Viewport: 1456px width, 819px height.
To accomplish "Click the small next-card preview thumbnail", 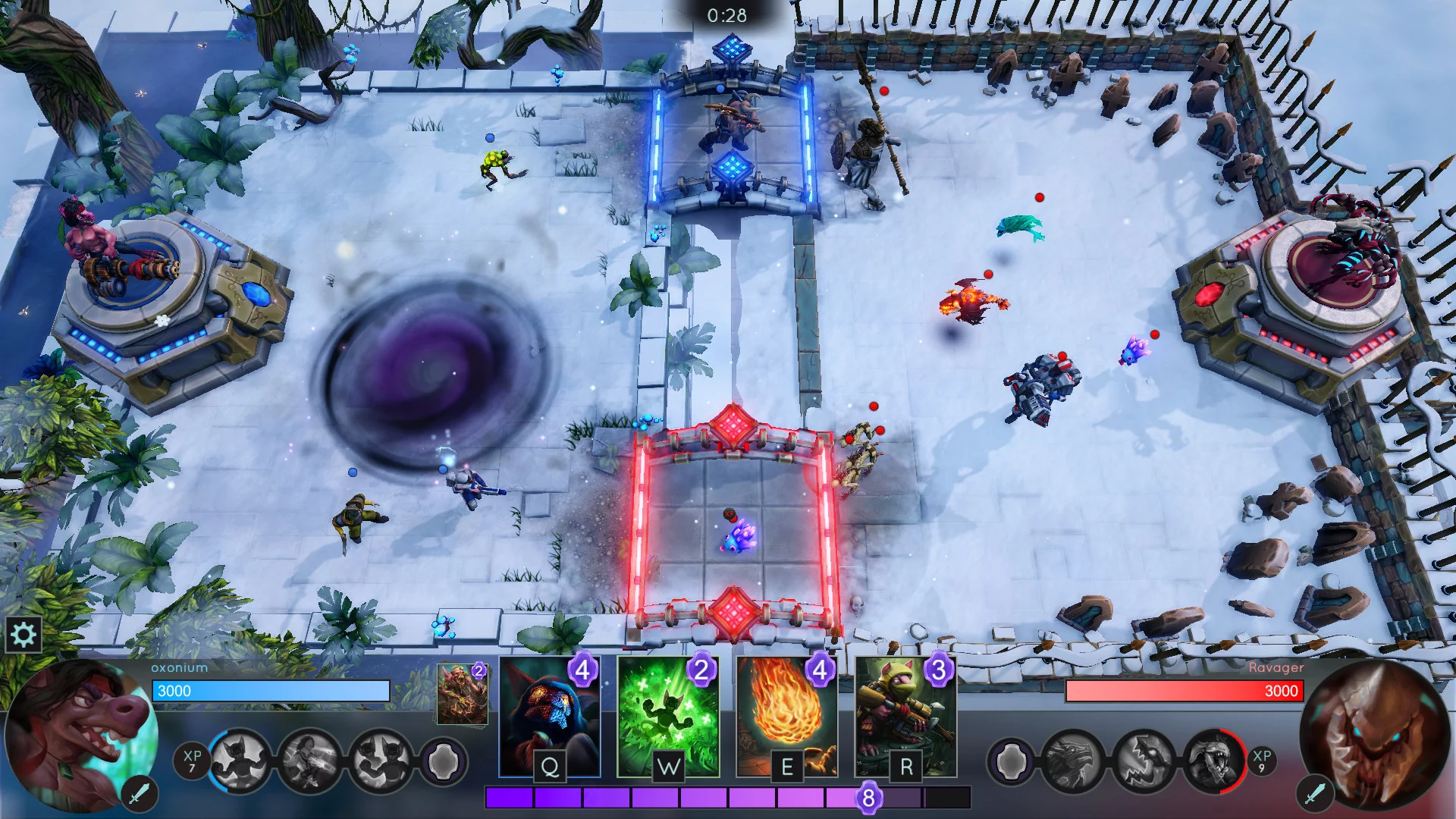I will 462,694.
